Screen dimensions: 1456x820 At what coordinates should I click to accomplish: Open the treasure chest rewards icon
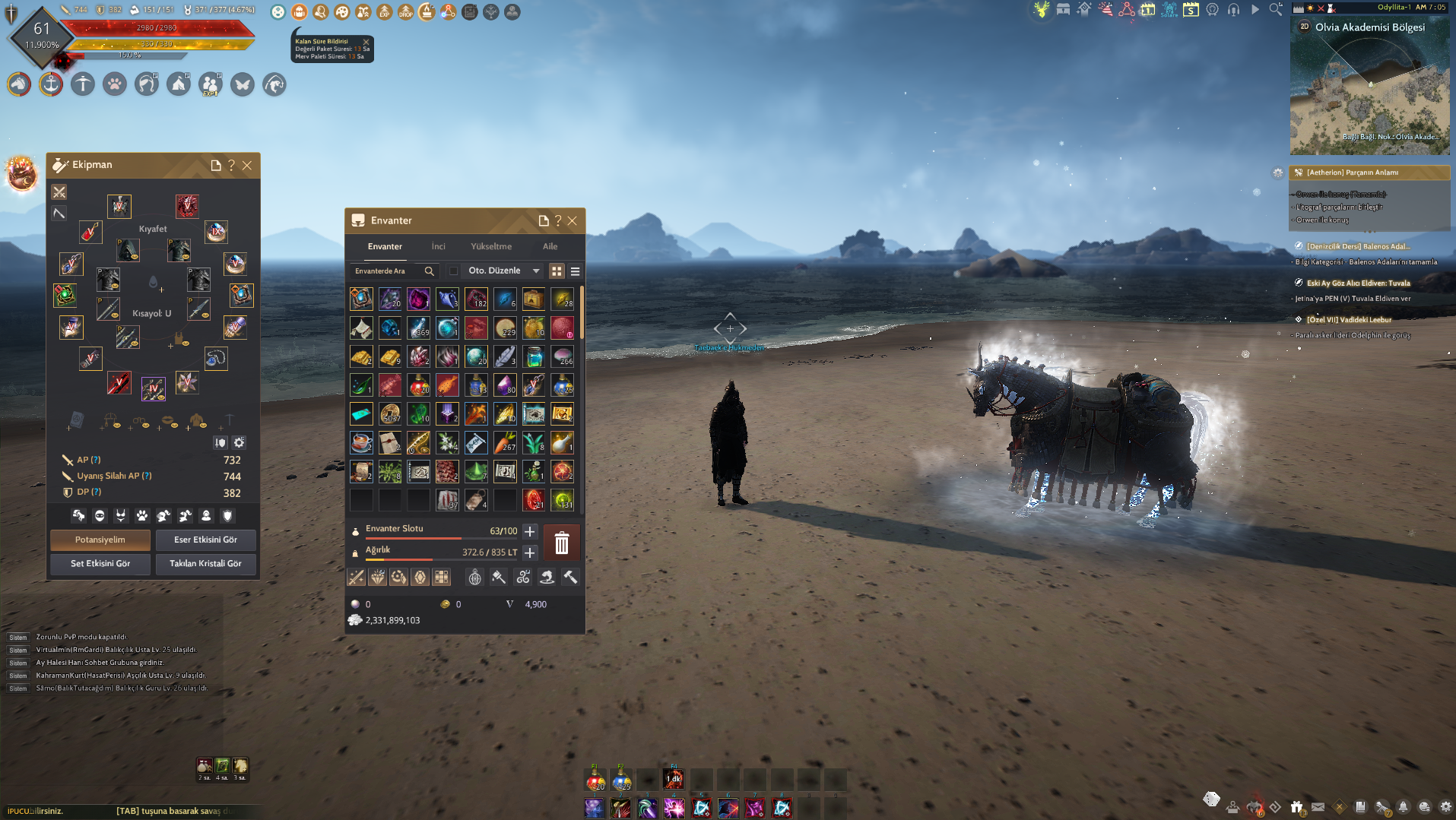click(x=1063, y=10)
